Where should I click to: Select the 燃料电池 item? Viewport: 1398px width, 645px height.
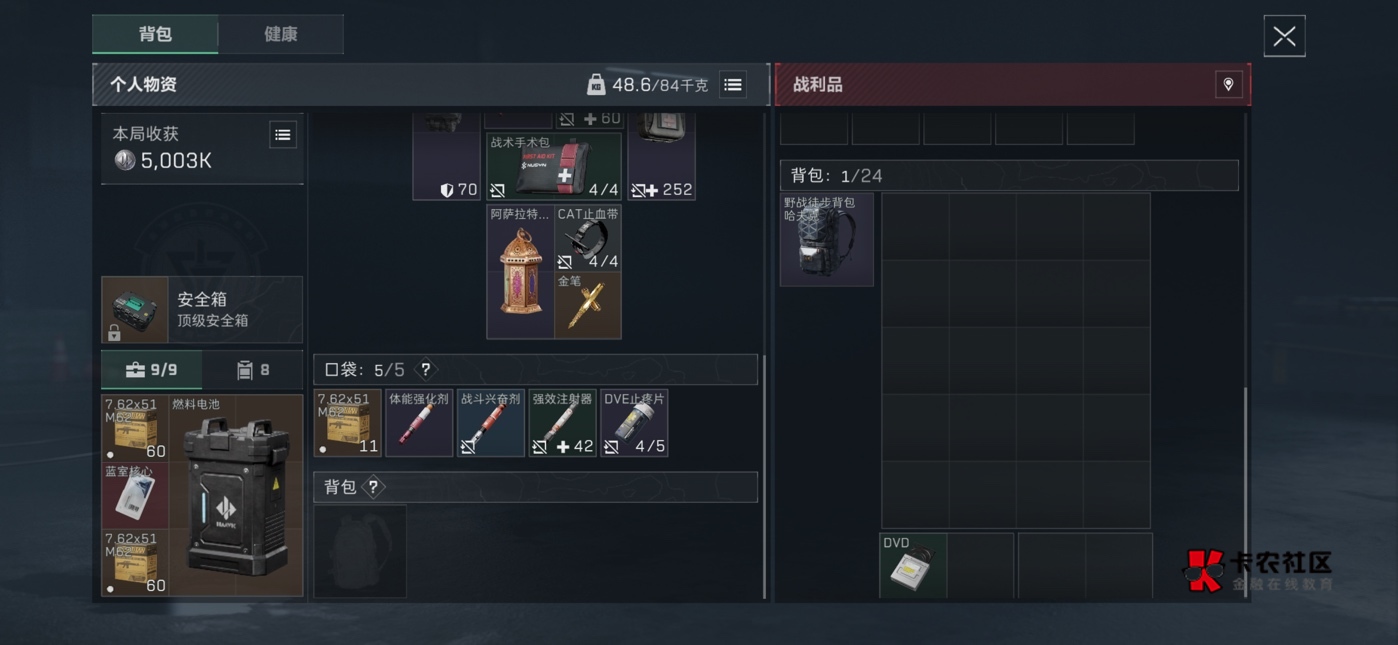[x=237, y=496]
